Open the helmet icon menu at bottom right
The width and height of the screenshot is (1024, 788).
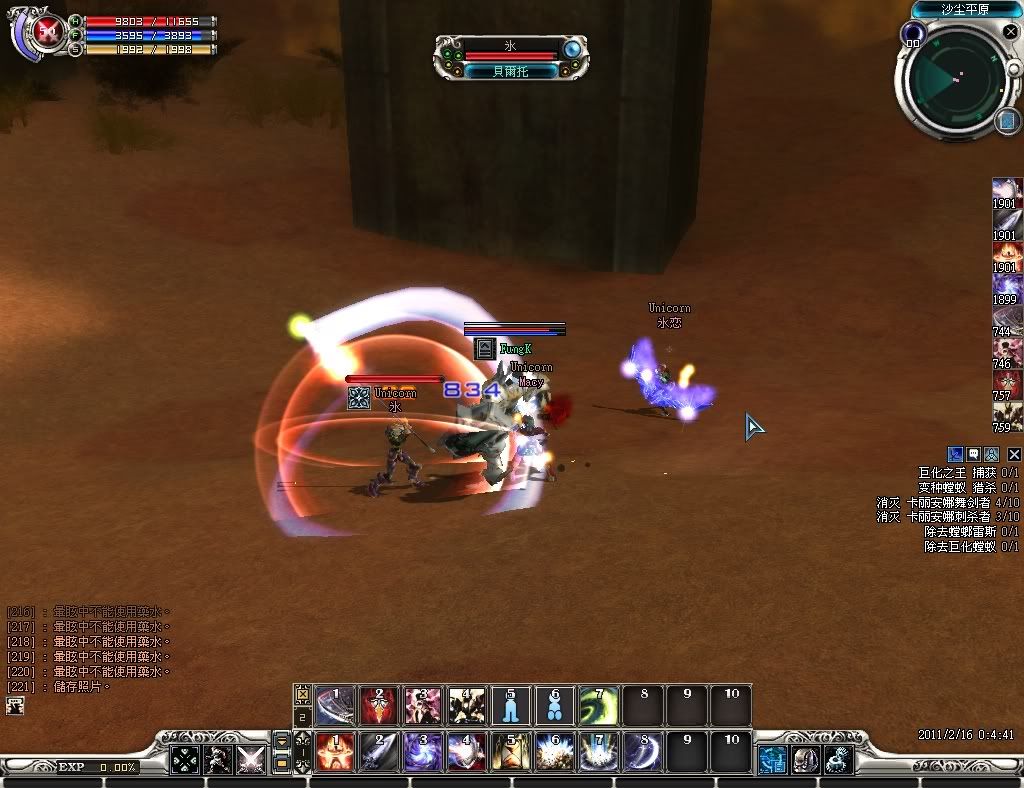[805, 760]
